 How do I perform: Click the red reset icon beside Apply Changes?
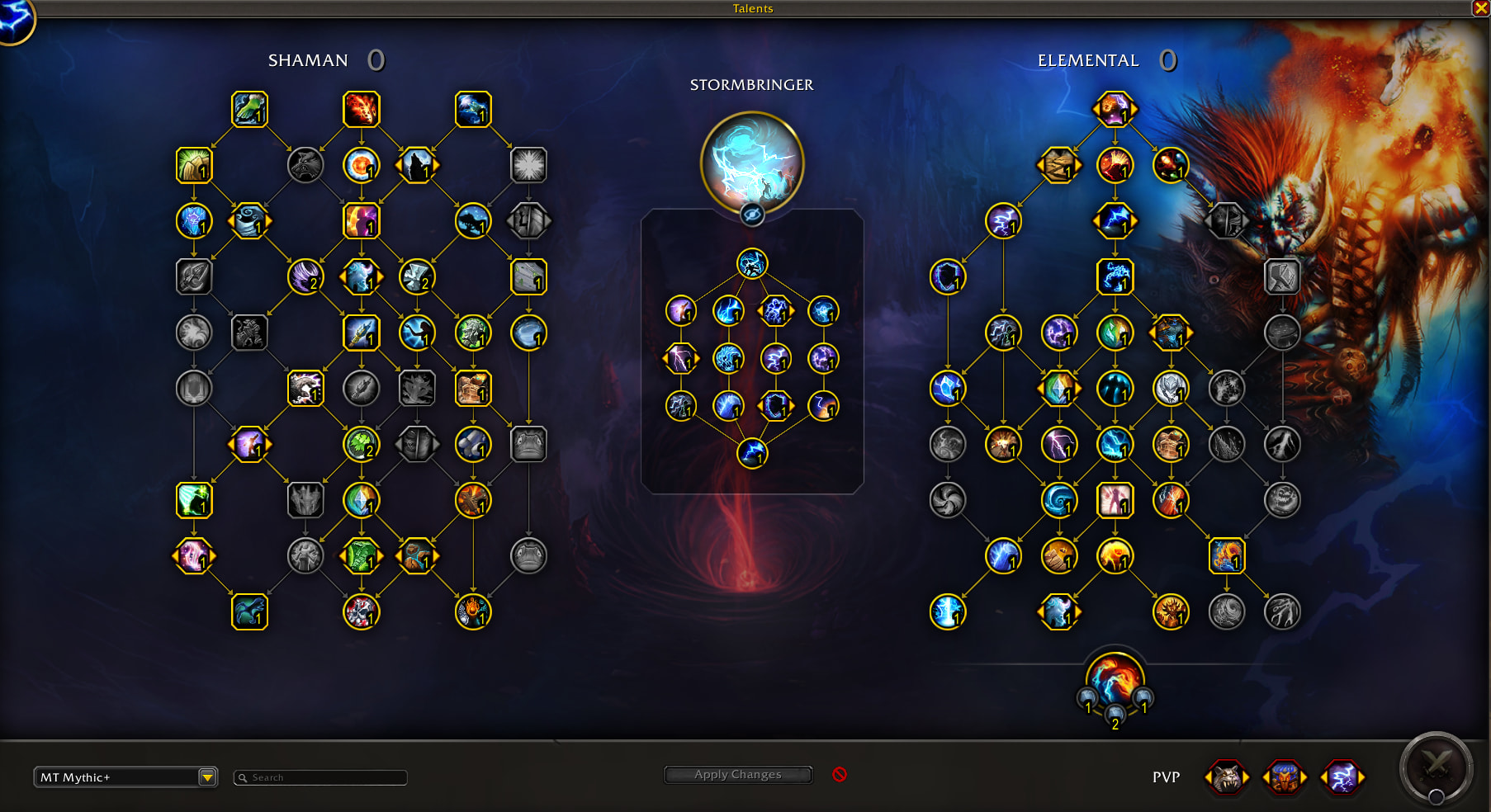[x=840, y=775]
